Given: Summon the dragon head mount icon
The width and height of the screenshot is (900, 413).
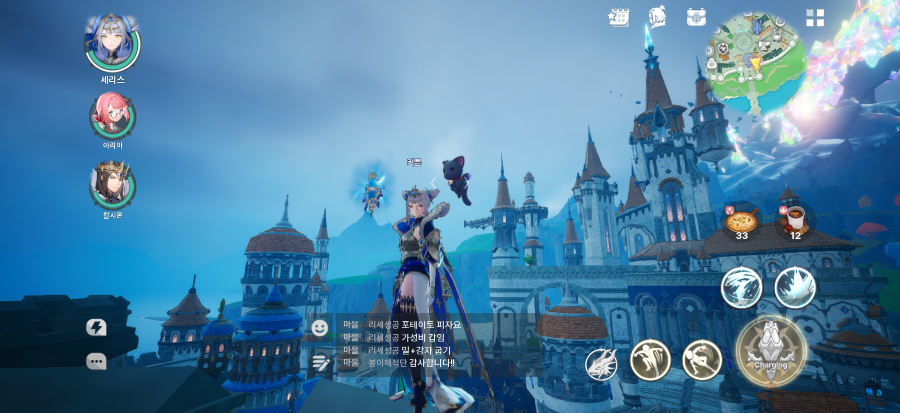Looking at the screenshot, I should [601, 364].
